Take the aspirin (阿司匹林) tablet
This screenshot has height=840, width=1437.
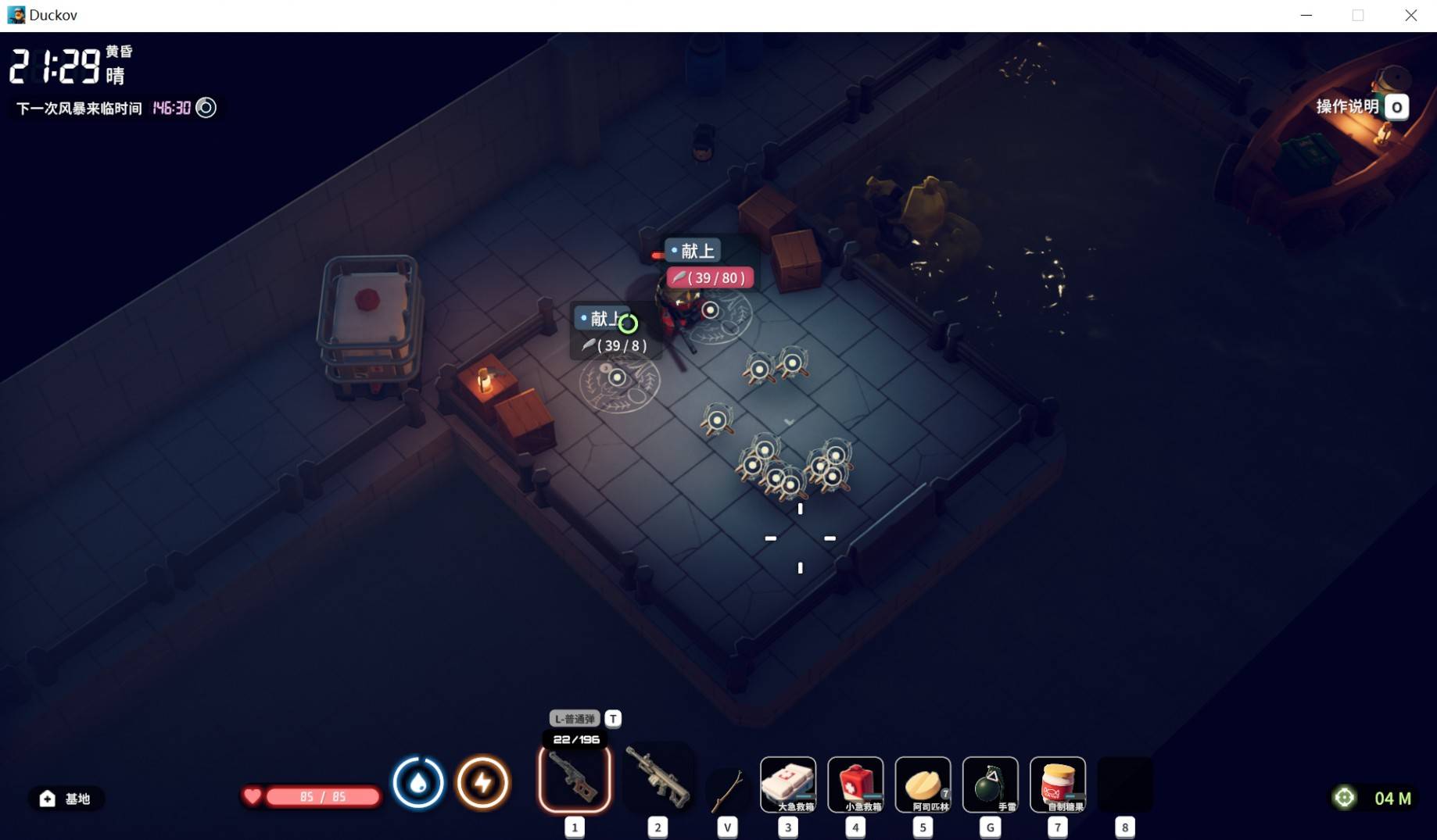coord(923,784)
